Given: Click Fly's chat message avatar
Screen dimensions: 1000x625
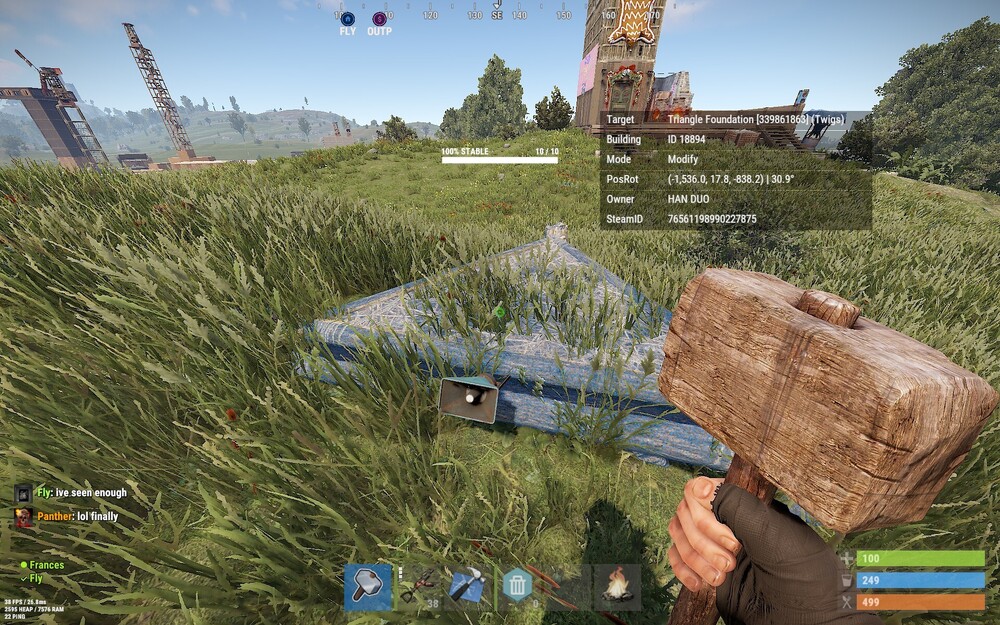Looking at the screenshot, I should 24,493.
